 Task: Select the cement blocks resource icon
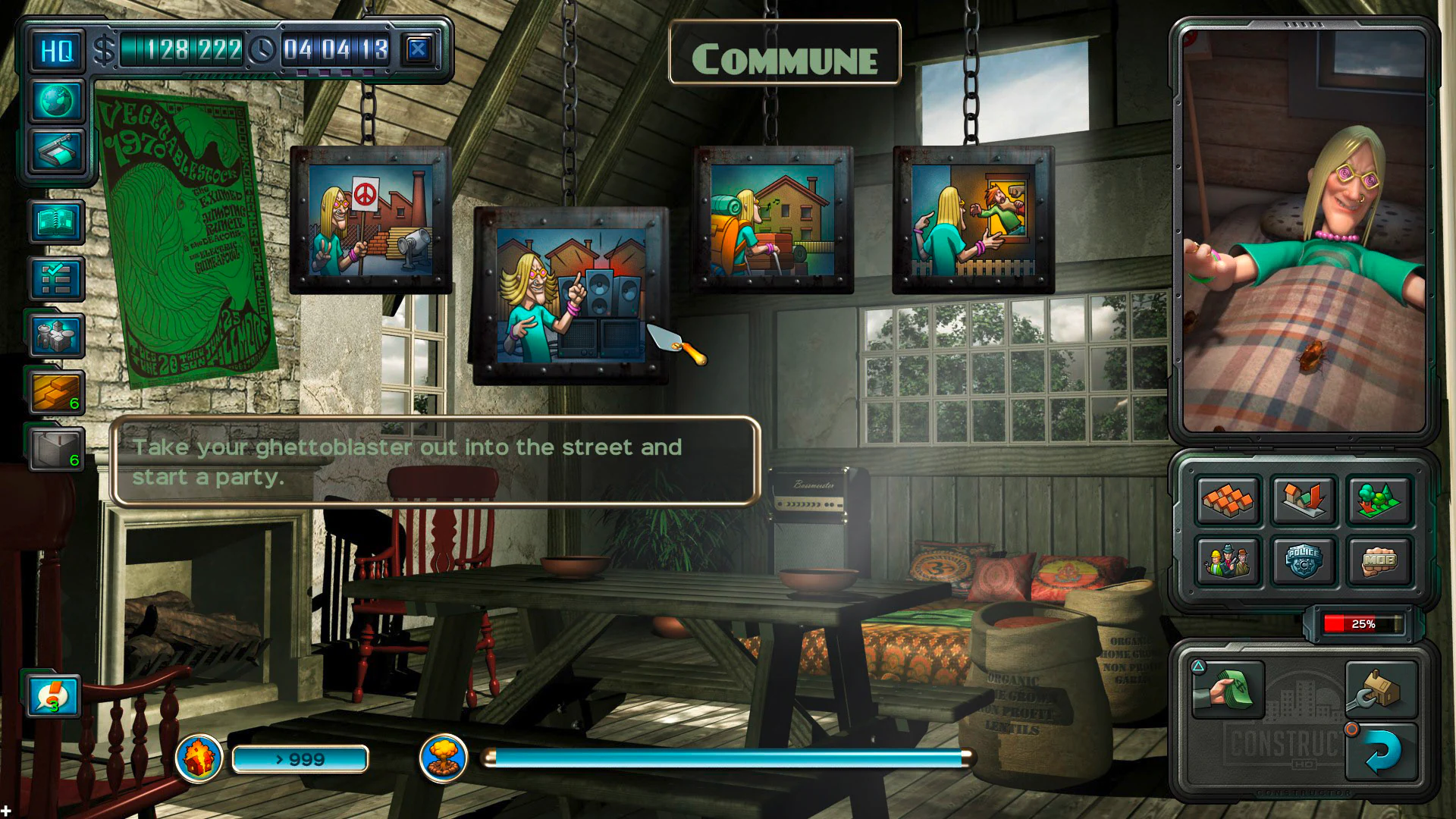pyautogui.click(x=55, y=446)
